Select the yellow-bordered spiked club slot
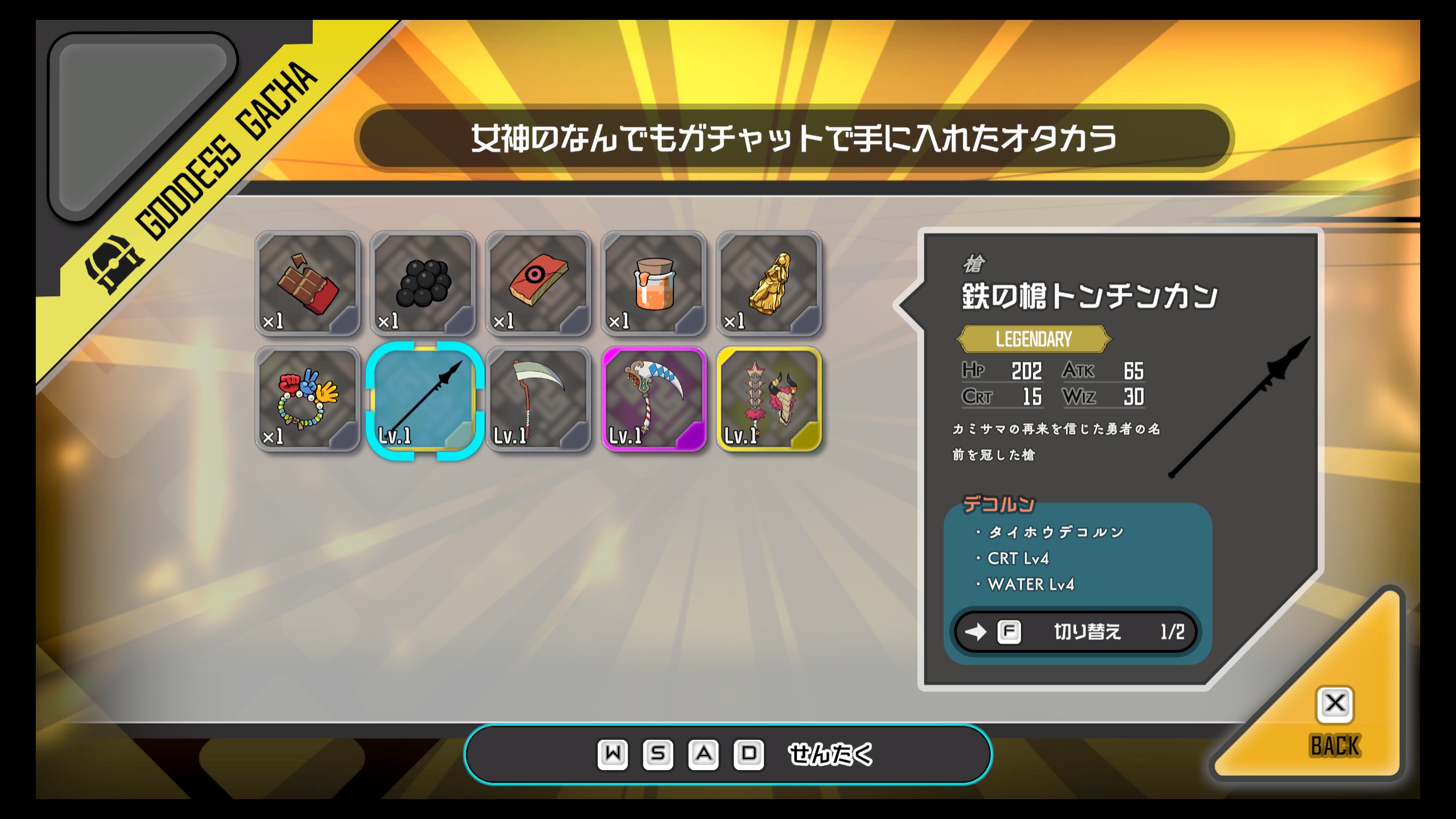 pyautogui.click(x=770, y=399)
